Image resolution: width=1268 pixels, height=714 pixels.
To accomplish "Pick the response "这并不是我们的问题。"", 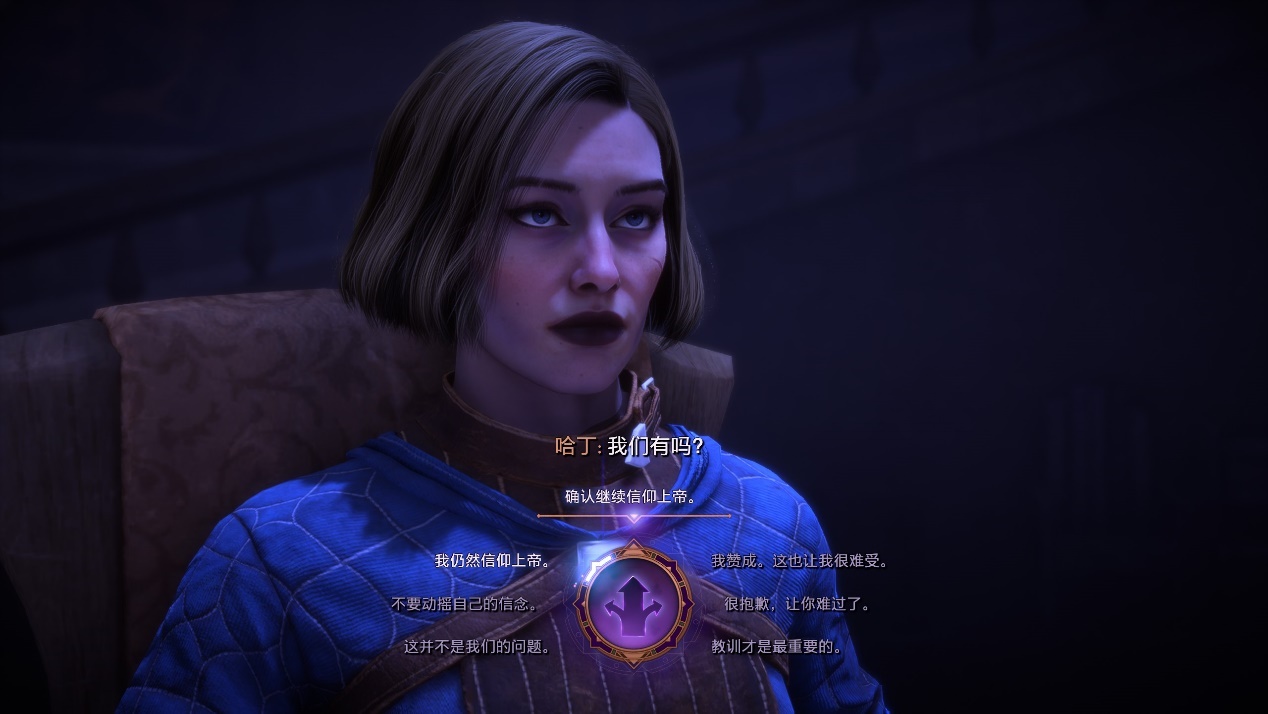I will pos(478,647).
